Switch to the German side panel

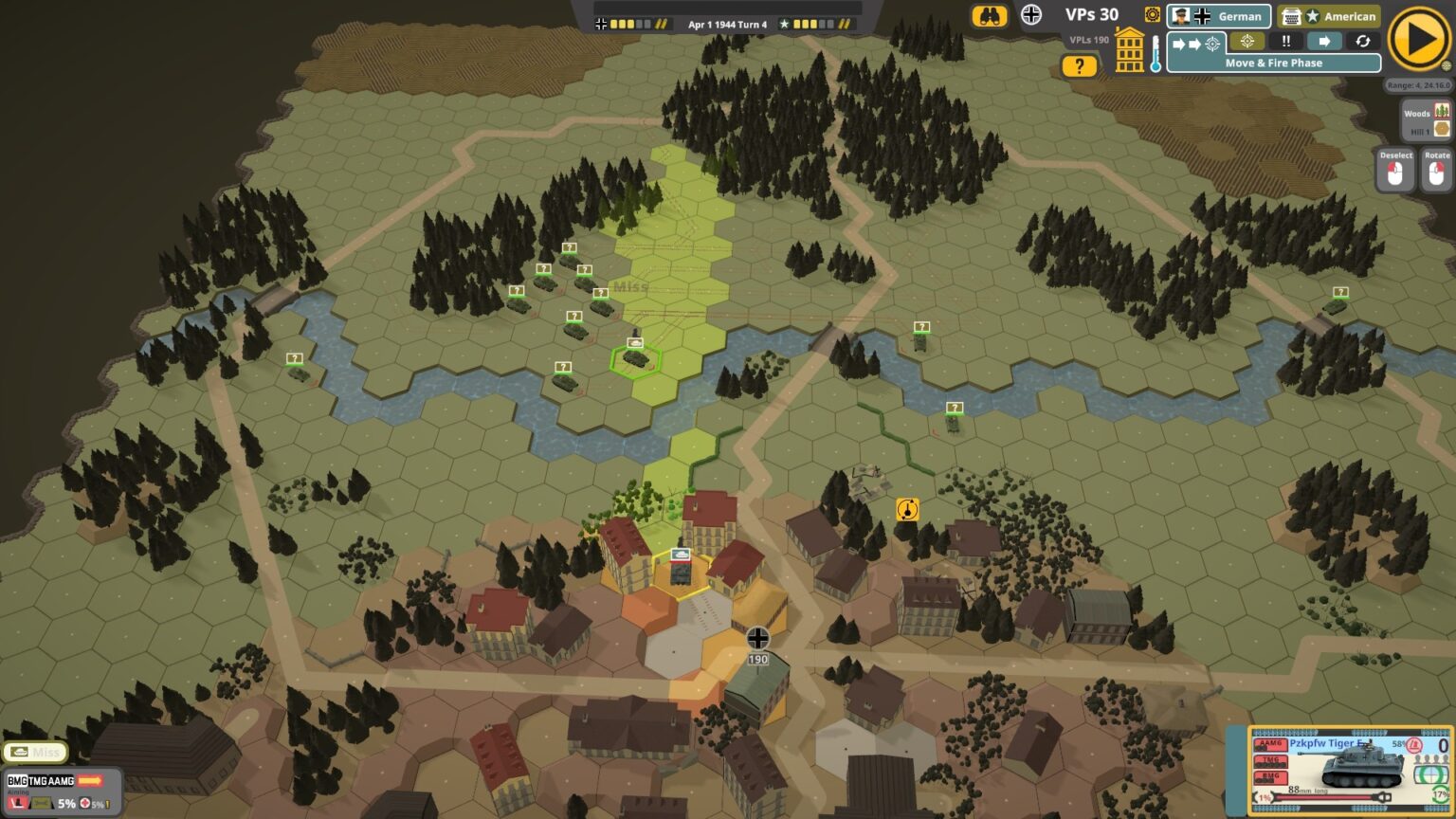(x=1220, y=16)
